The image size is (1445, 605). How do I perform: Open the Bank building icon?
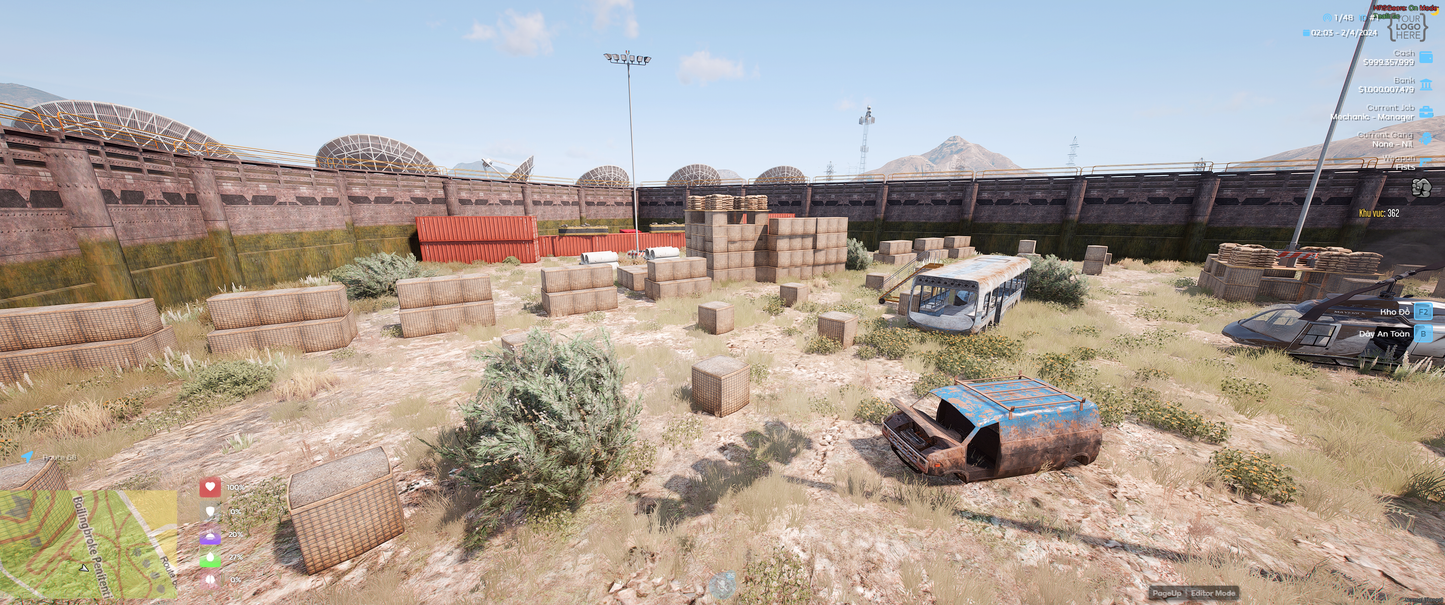coord(1425,85)
